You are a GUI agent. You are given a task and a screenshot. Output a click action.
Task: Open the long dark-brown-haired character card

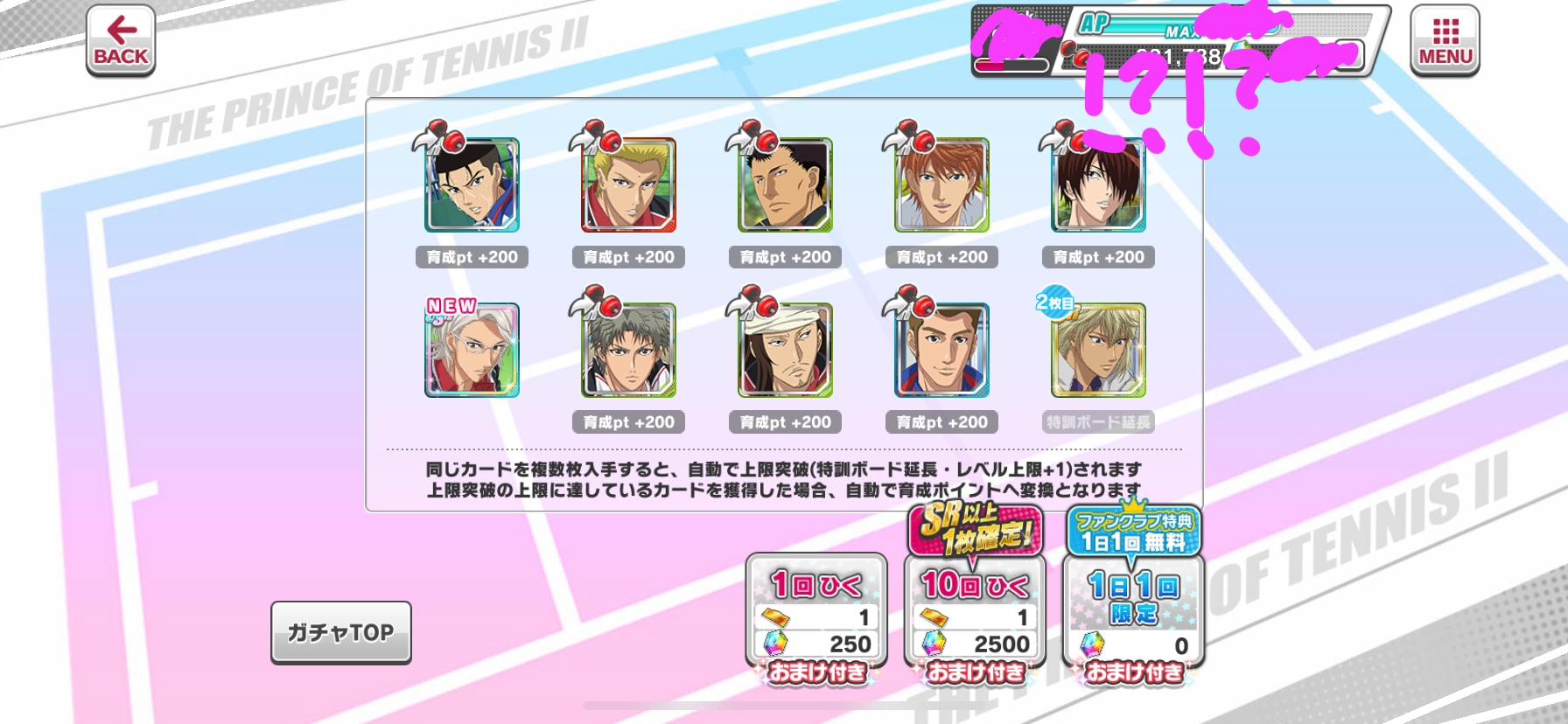point(1098,184)
